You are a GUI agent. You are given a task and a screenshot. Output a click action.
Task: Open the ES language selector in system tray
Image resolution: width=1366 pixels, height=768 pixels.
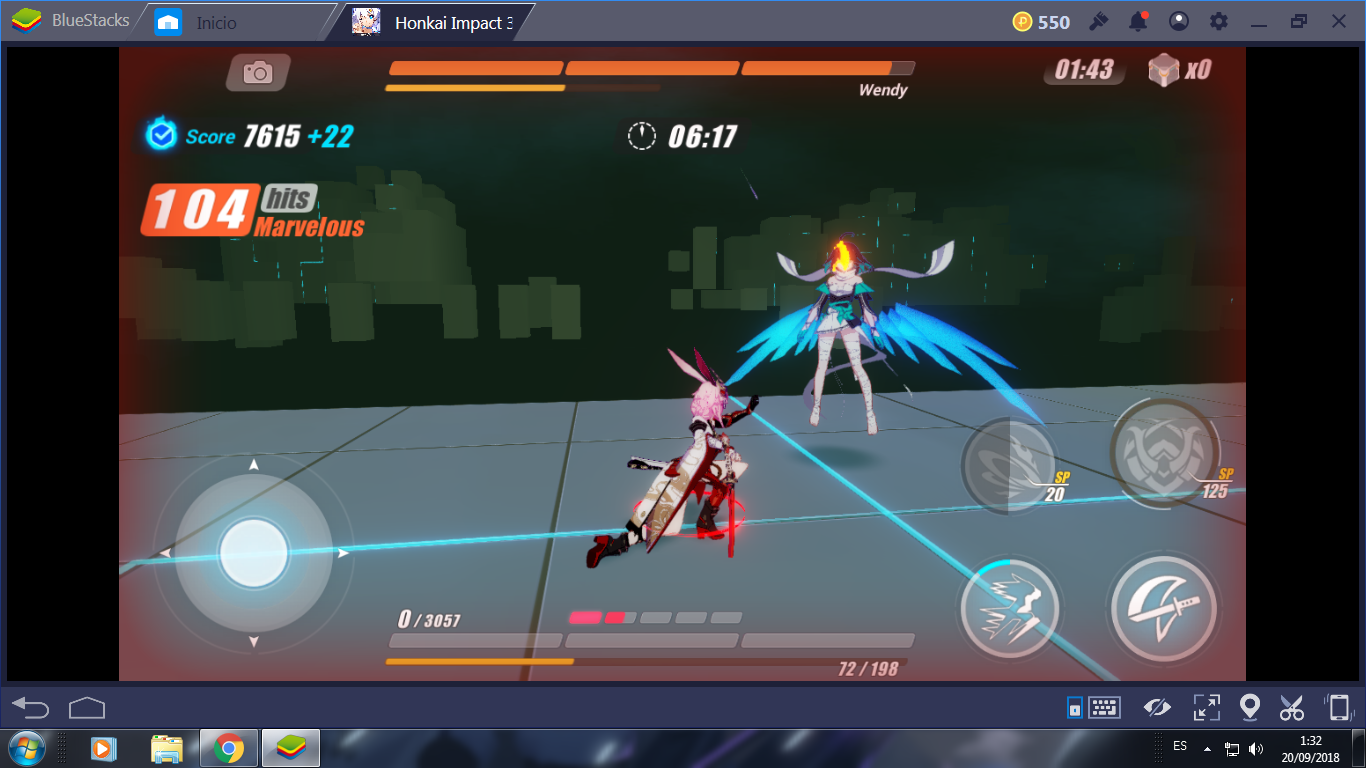pos(1179,746)
